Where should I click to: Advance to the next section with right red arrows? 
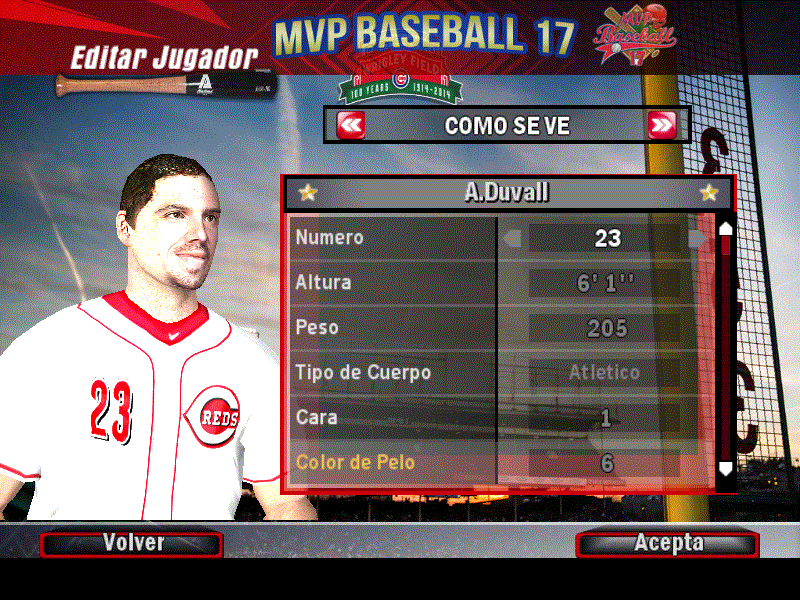pyautogui.click(x=662, y=126)
